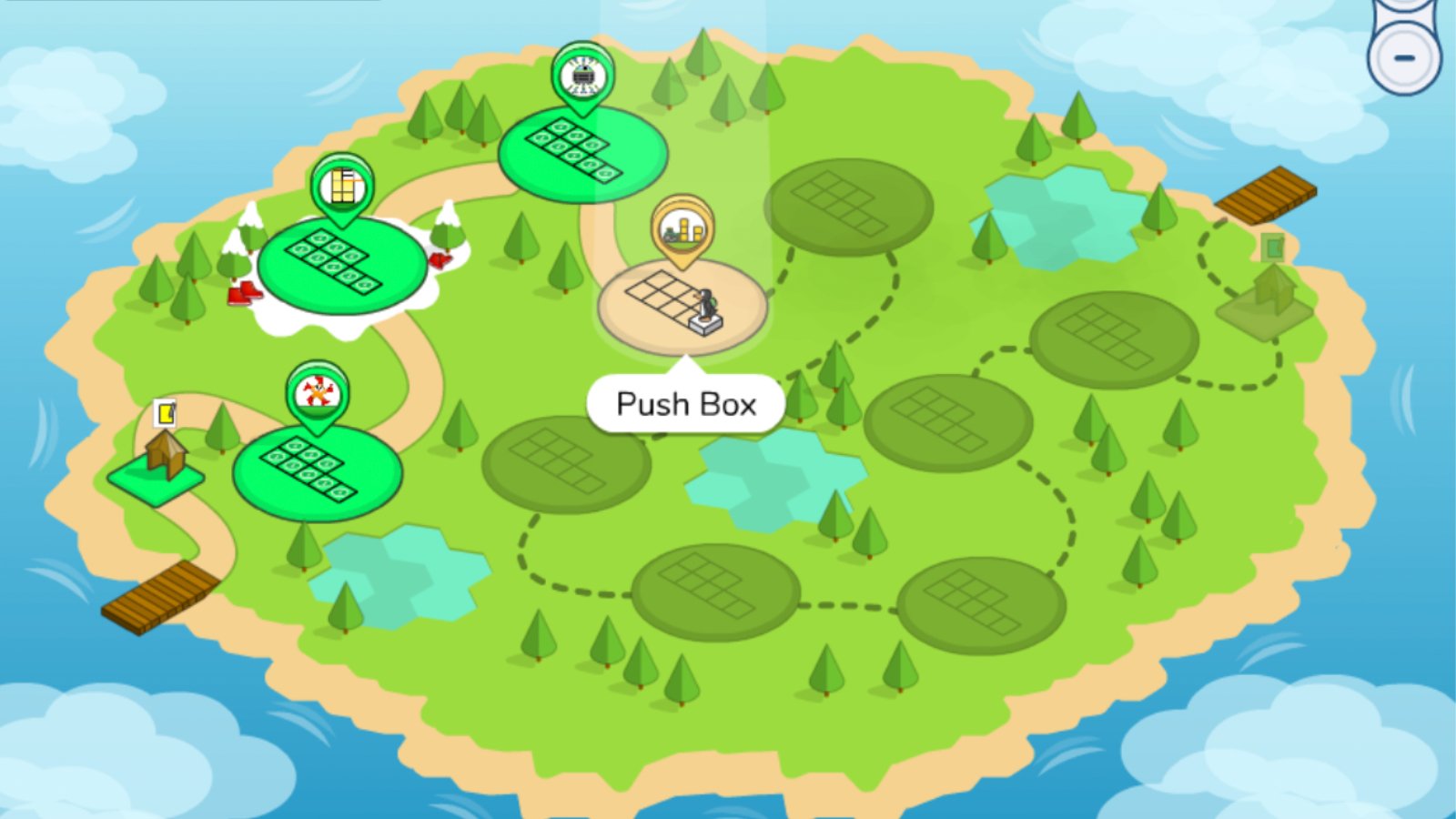Click the wooden bridge at top right
Viewport: 1456px width, 819px height.
[1267, 193]
